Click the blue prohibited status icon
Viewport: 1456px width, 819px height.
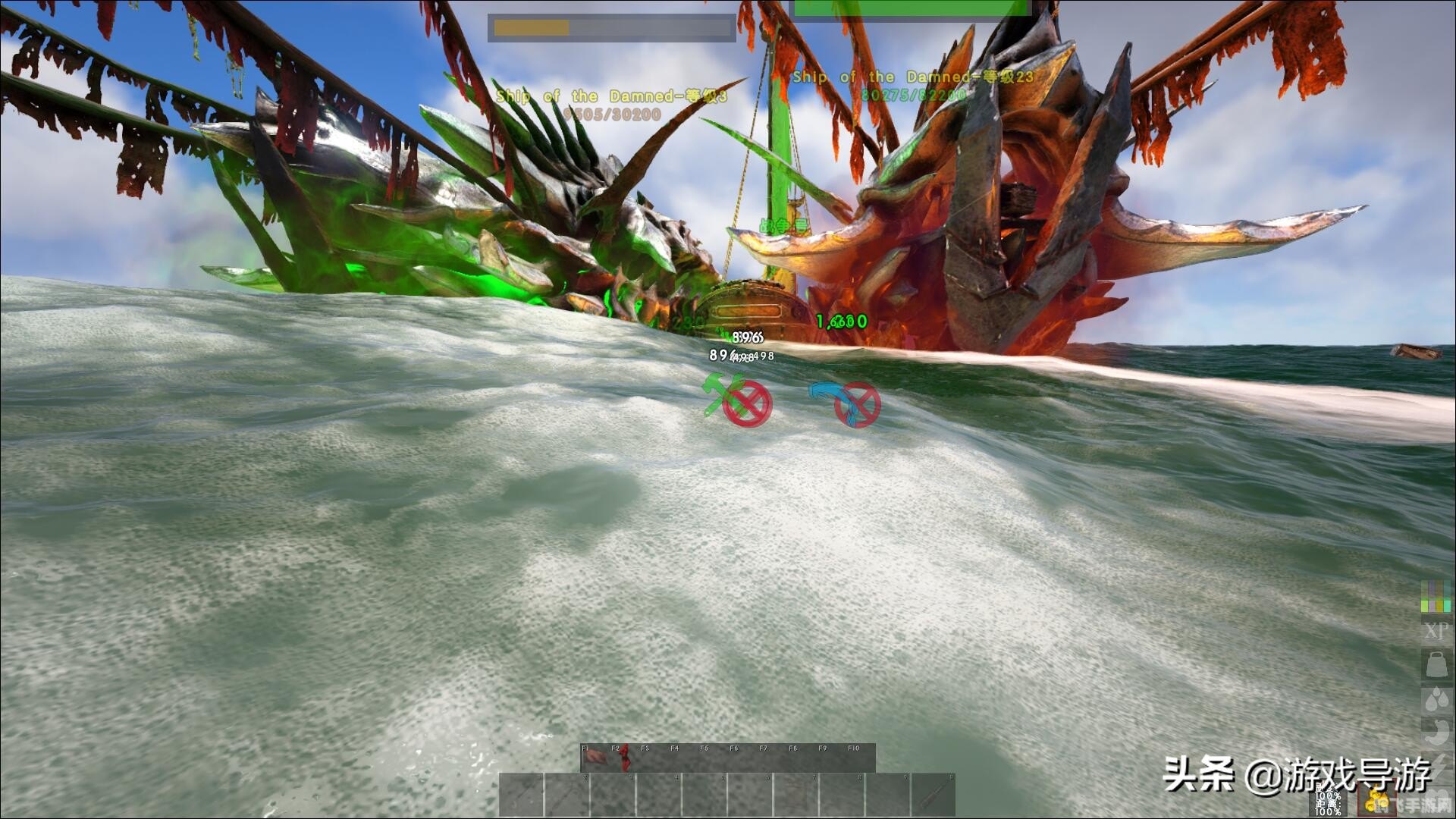(x=845, y=403)
